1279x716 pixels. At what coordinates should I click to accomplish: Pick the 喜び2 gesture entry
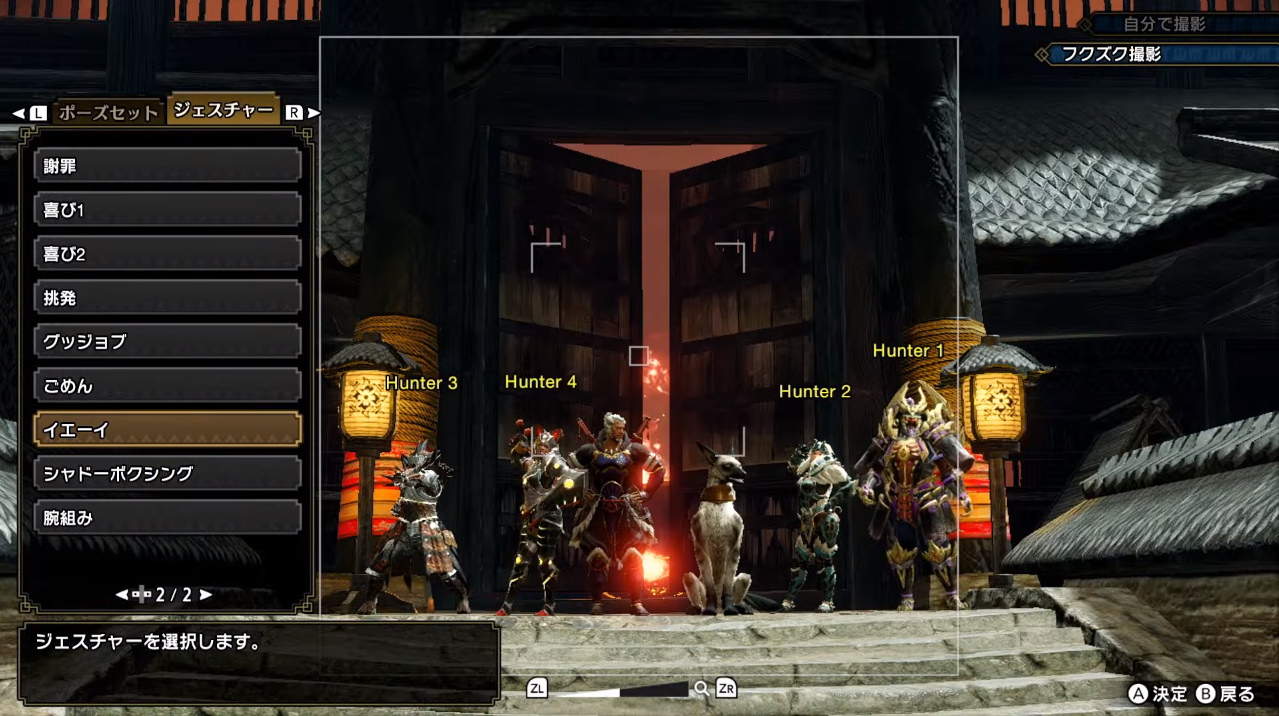168,254
